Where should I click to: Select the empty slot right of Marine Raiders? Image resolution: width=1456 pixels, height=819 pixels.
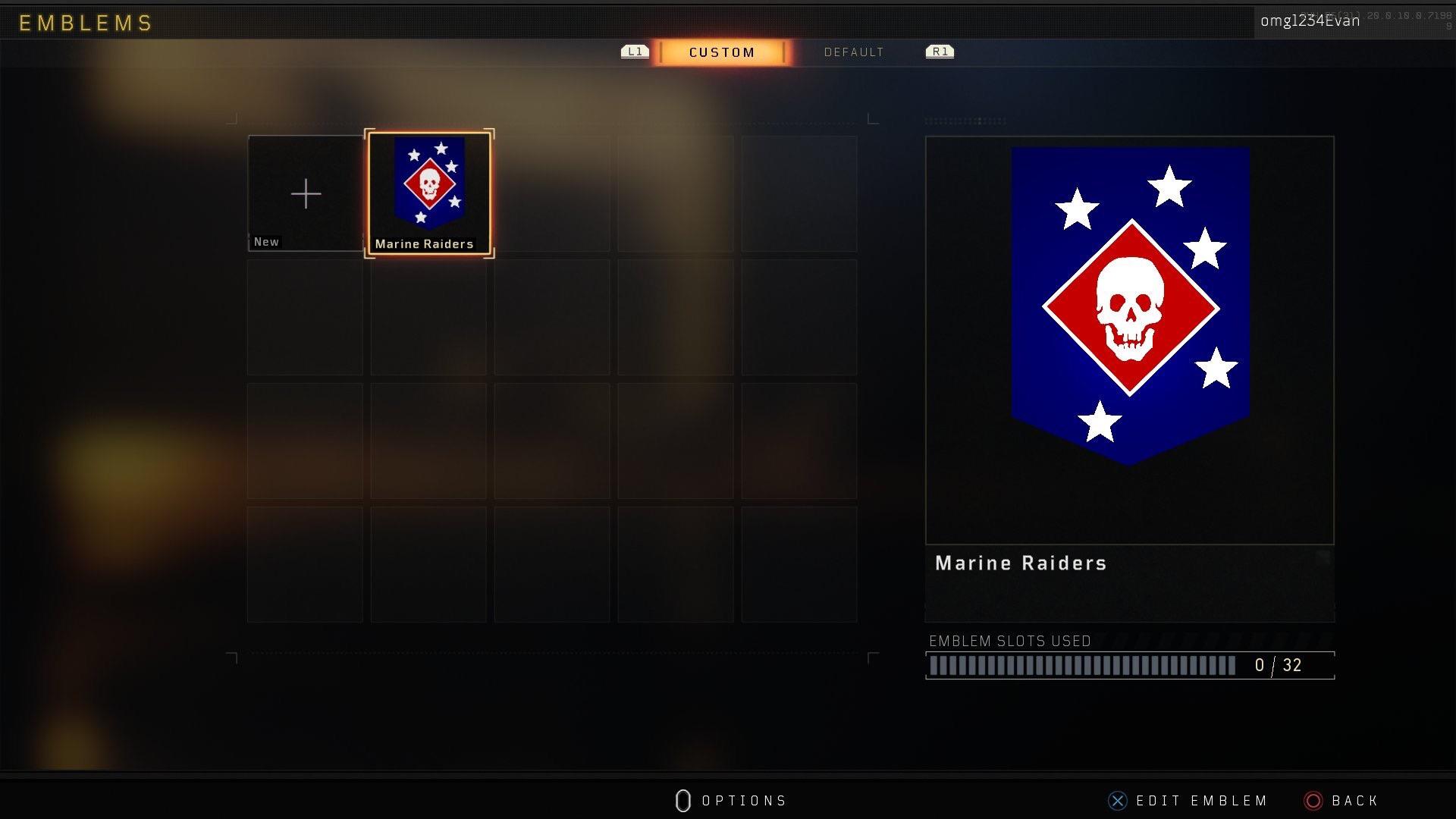point(552,193)
